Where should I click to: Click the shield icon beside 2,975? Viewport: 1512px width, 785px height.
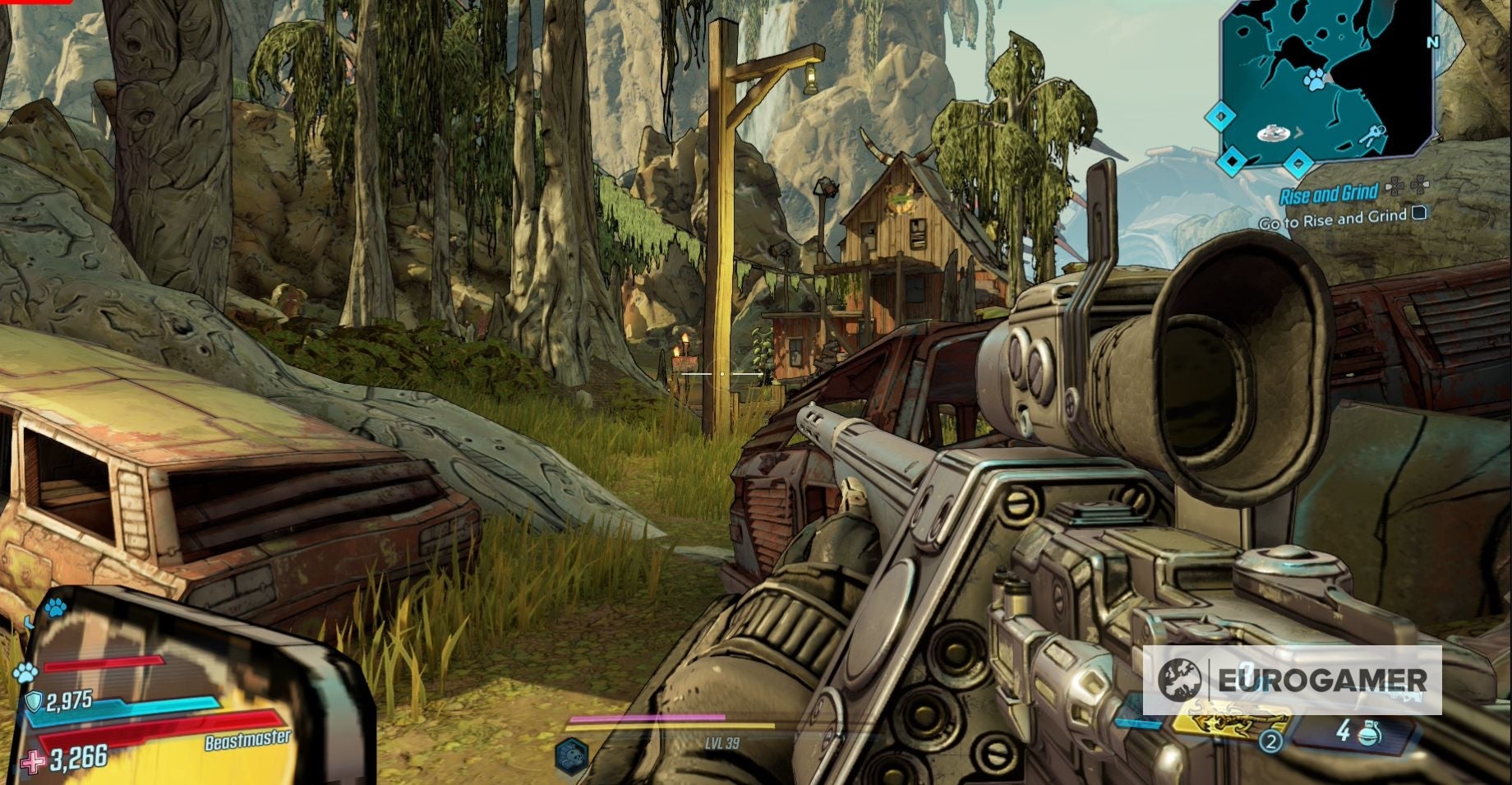34,701
